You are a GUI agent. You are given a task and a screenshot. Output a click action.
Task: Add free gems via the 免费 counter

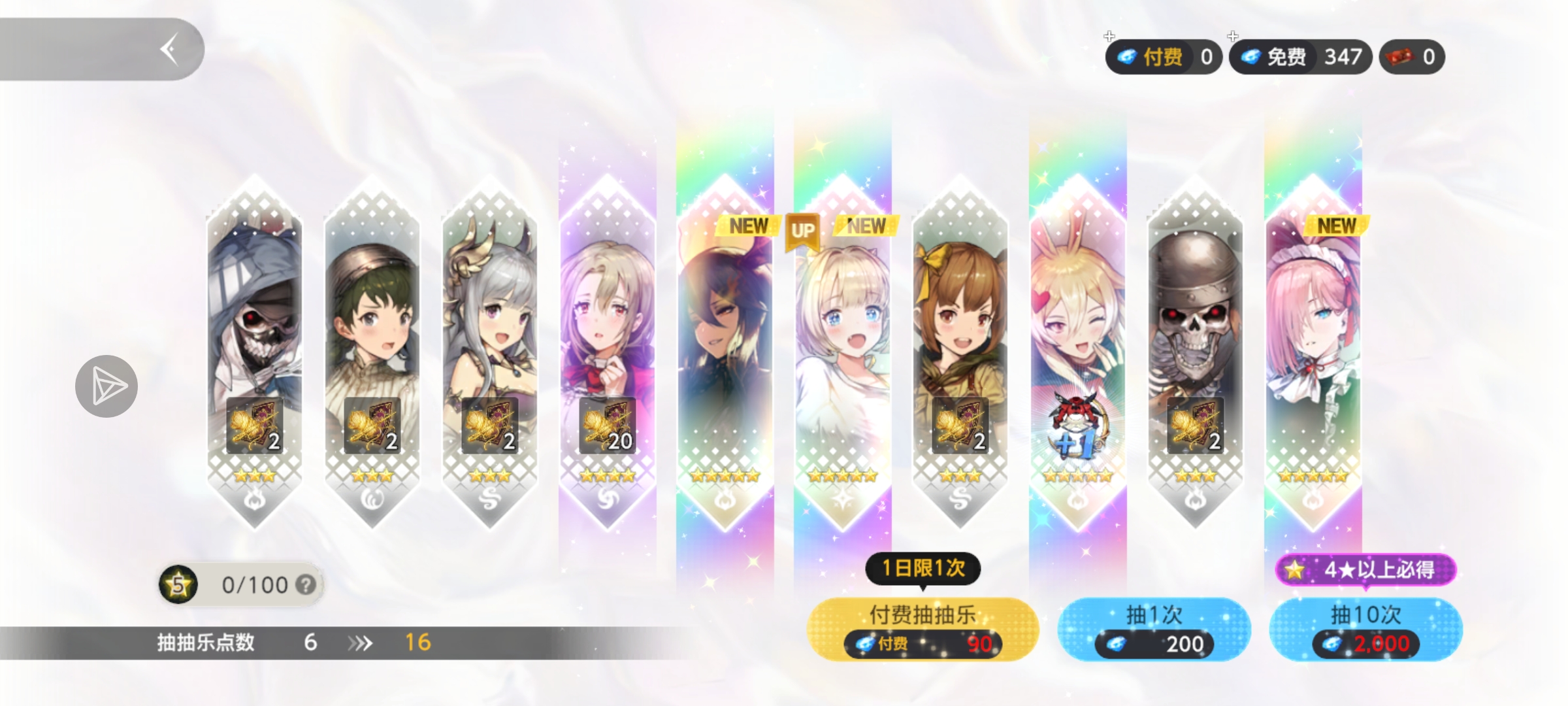click(x=1299, y=57)
